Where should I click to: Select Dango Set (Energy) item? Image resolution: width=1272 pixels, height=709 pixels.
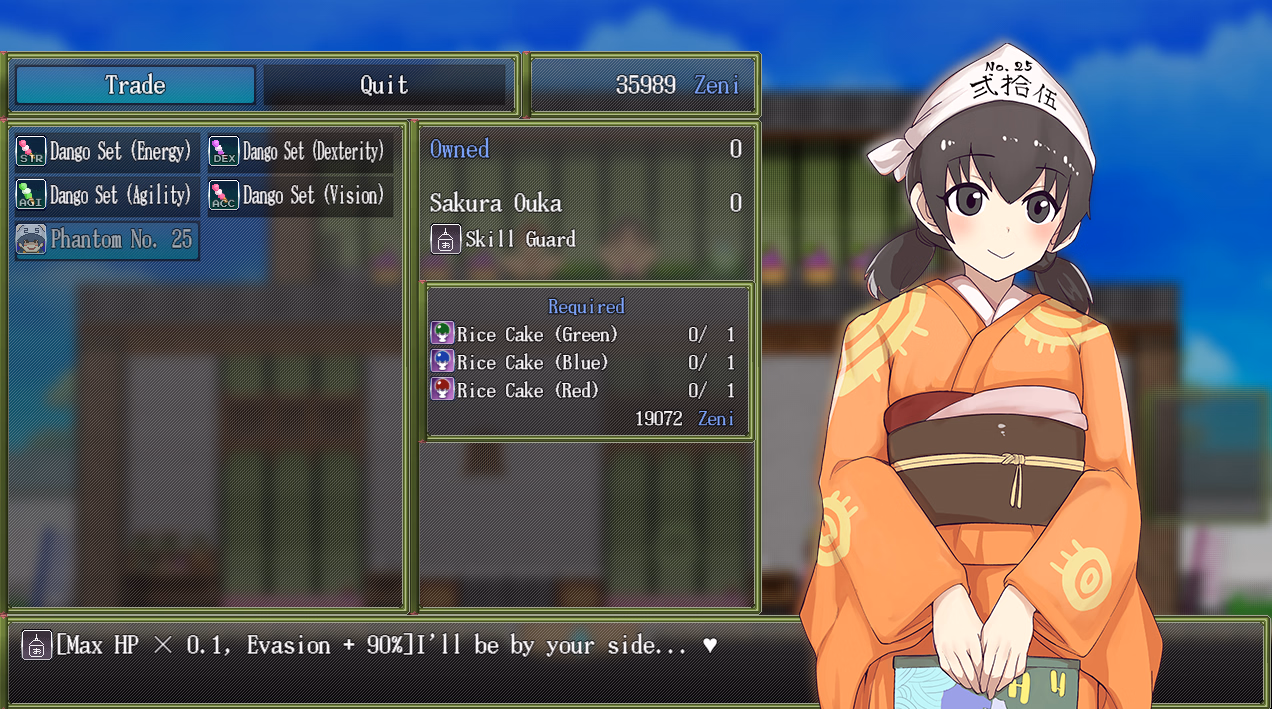pyautogui.click(x=106, y=152)
